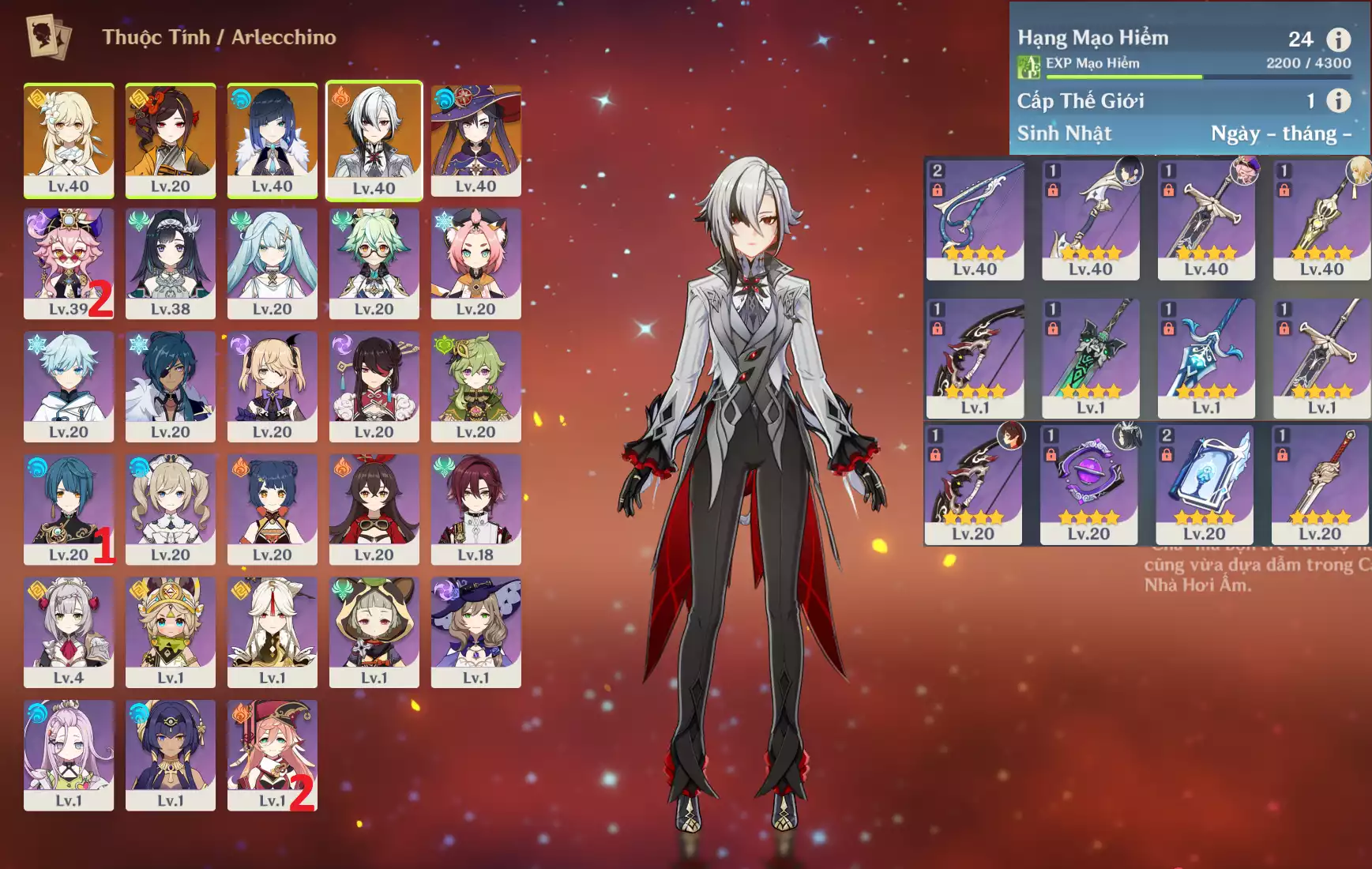Image resolution: width=1372 pixels, height=869 pixels.
Task: Select Arlecchino's portrait in the character list
Action: click(x=374, y=140)
